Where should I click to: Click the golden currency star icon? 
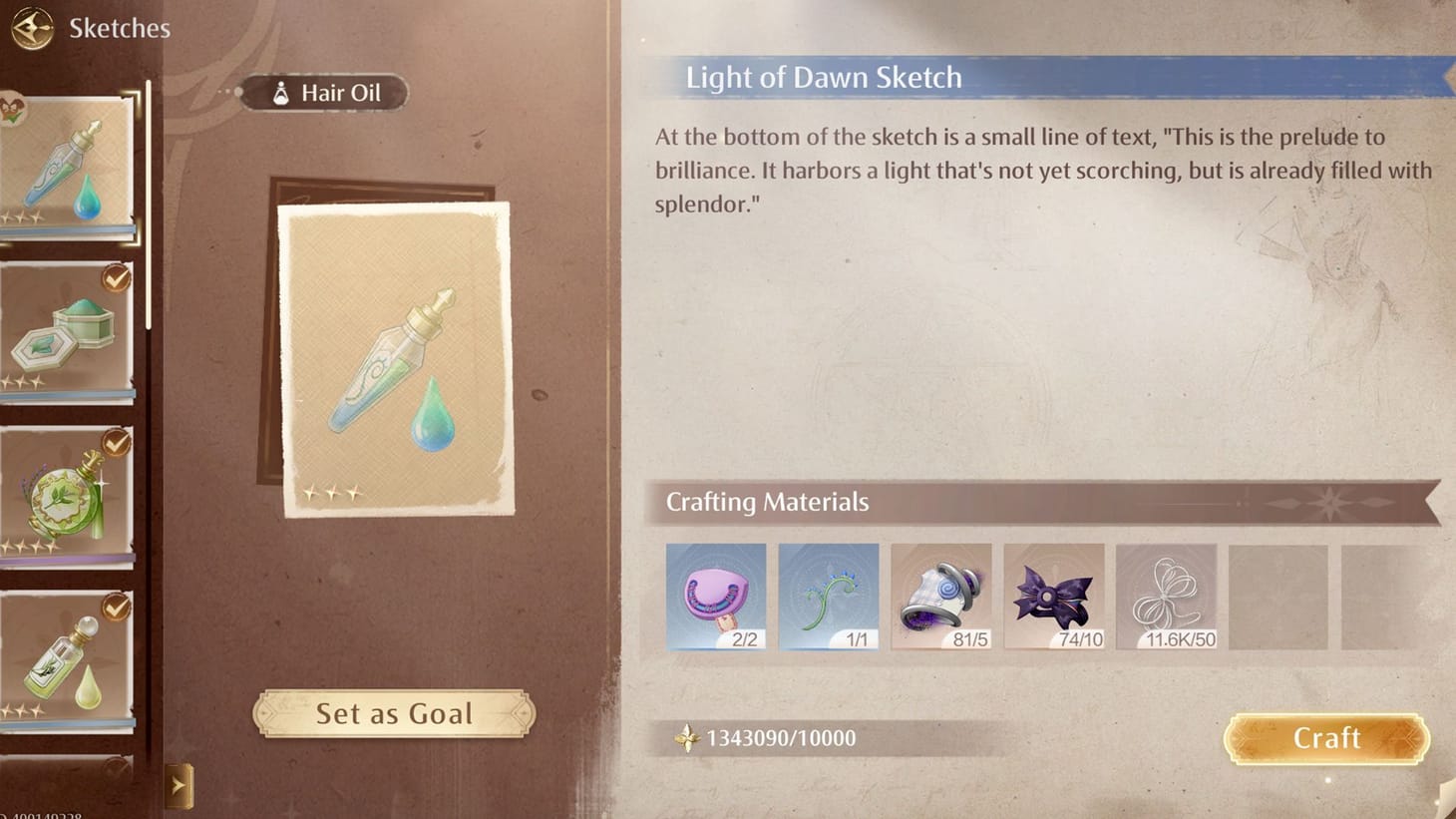click(x=687, y=738)
